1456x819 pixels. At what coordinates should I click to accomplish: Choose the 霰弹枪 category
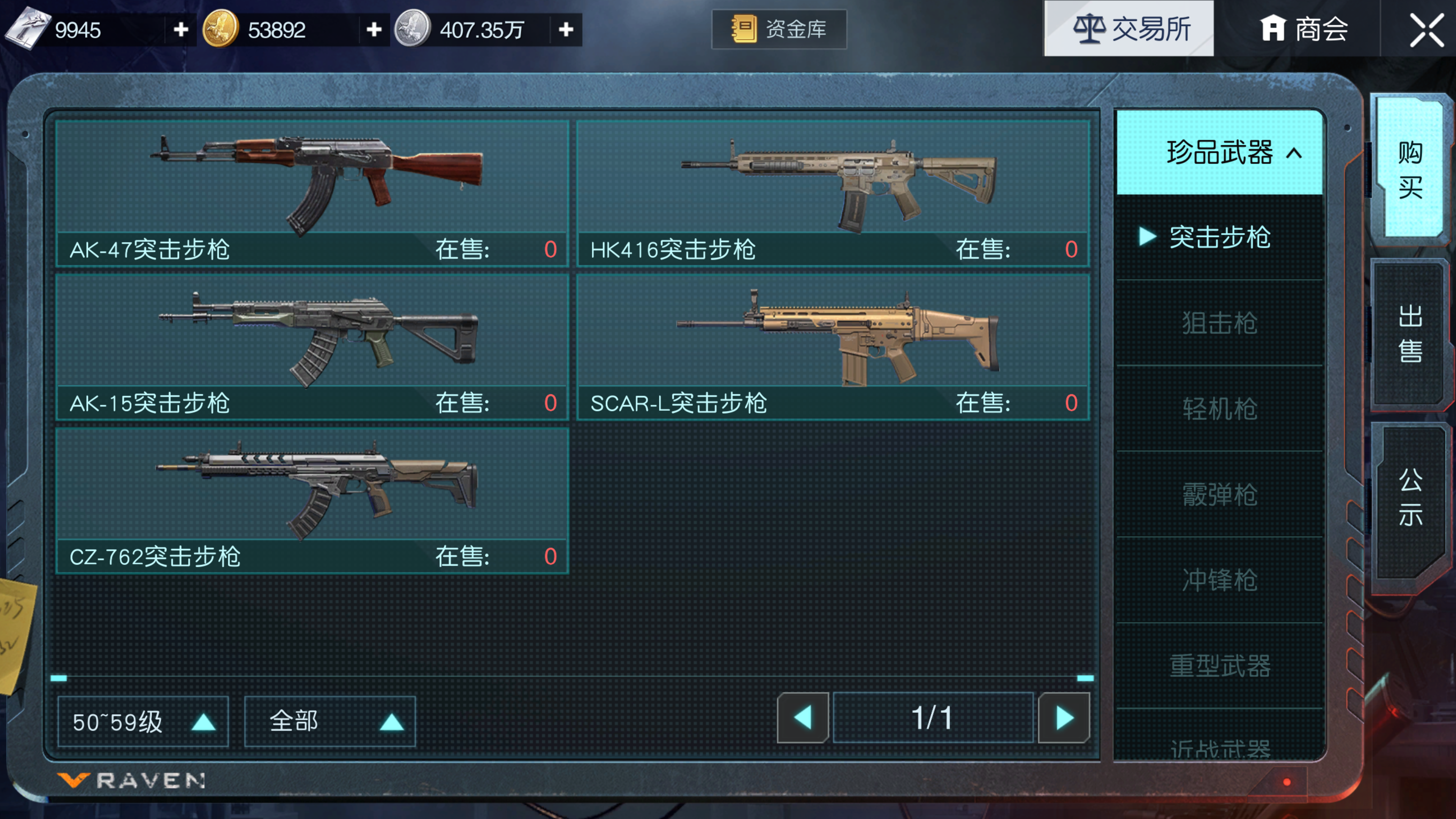(x=1220, y=494)
